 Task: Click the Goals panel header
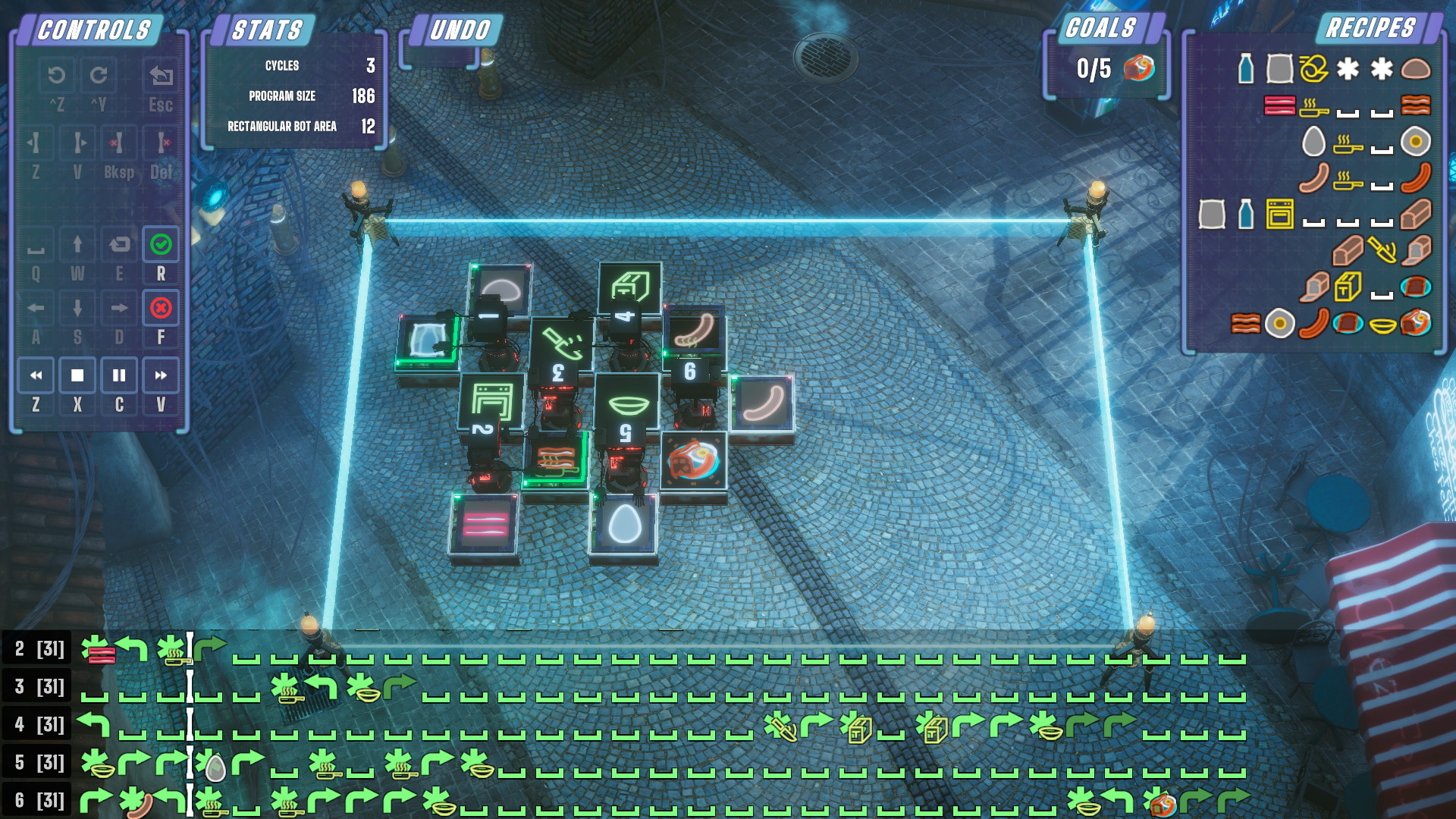(1101, 28)
